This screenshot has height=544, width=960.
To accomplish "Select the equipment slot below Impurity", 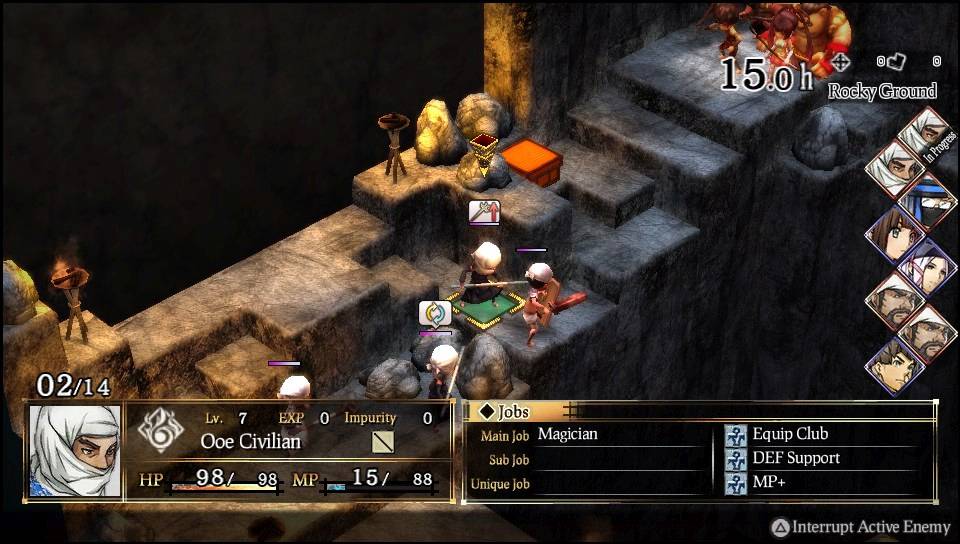I will coord(383,441).
